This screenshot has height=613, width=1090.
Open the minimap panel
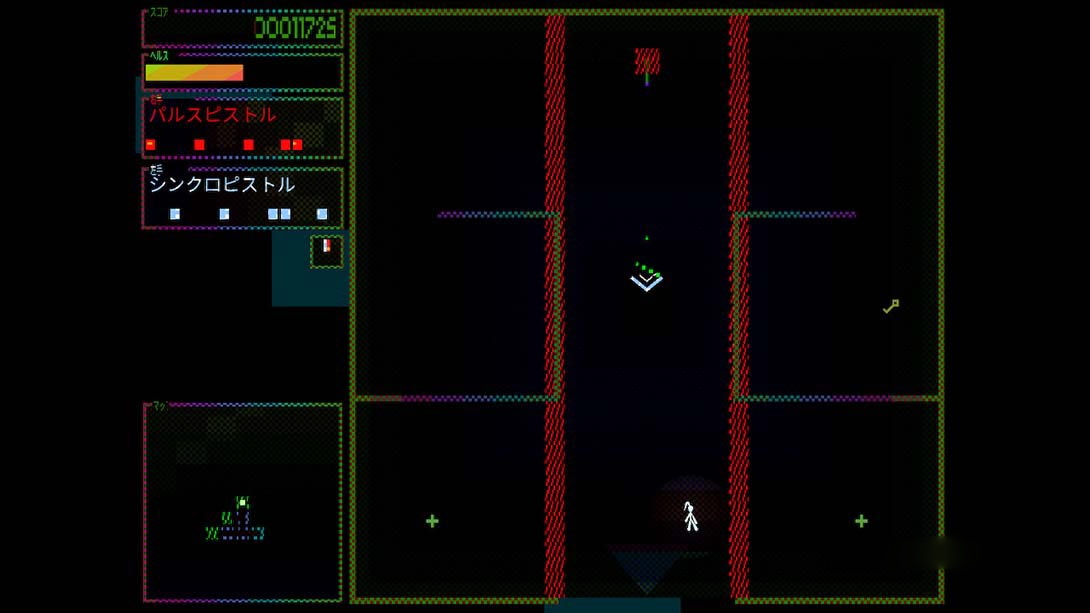(x=243, y=502)
